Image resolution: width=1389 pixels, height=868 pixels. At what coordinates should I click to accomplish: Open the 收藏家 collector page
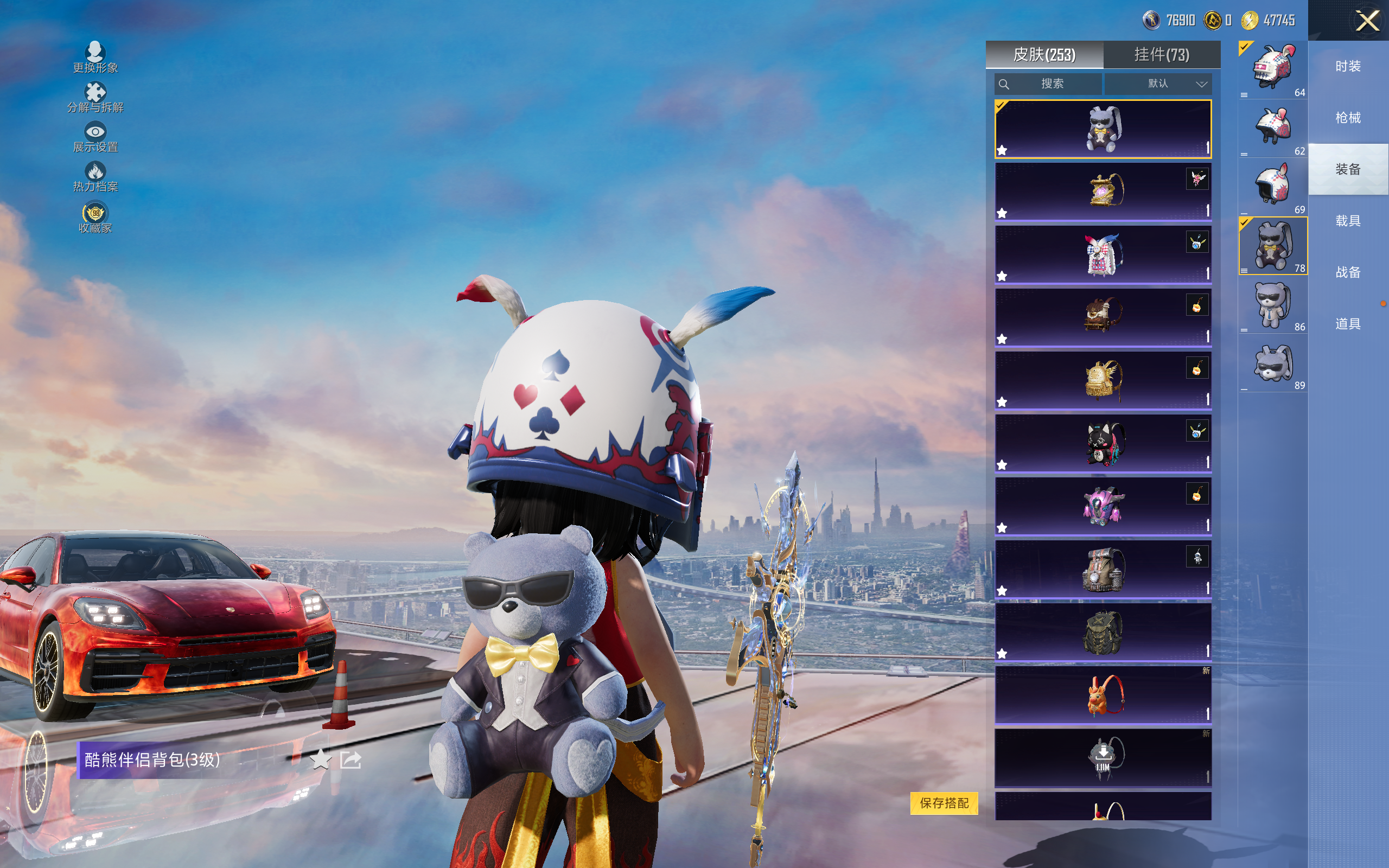point(95,218)
